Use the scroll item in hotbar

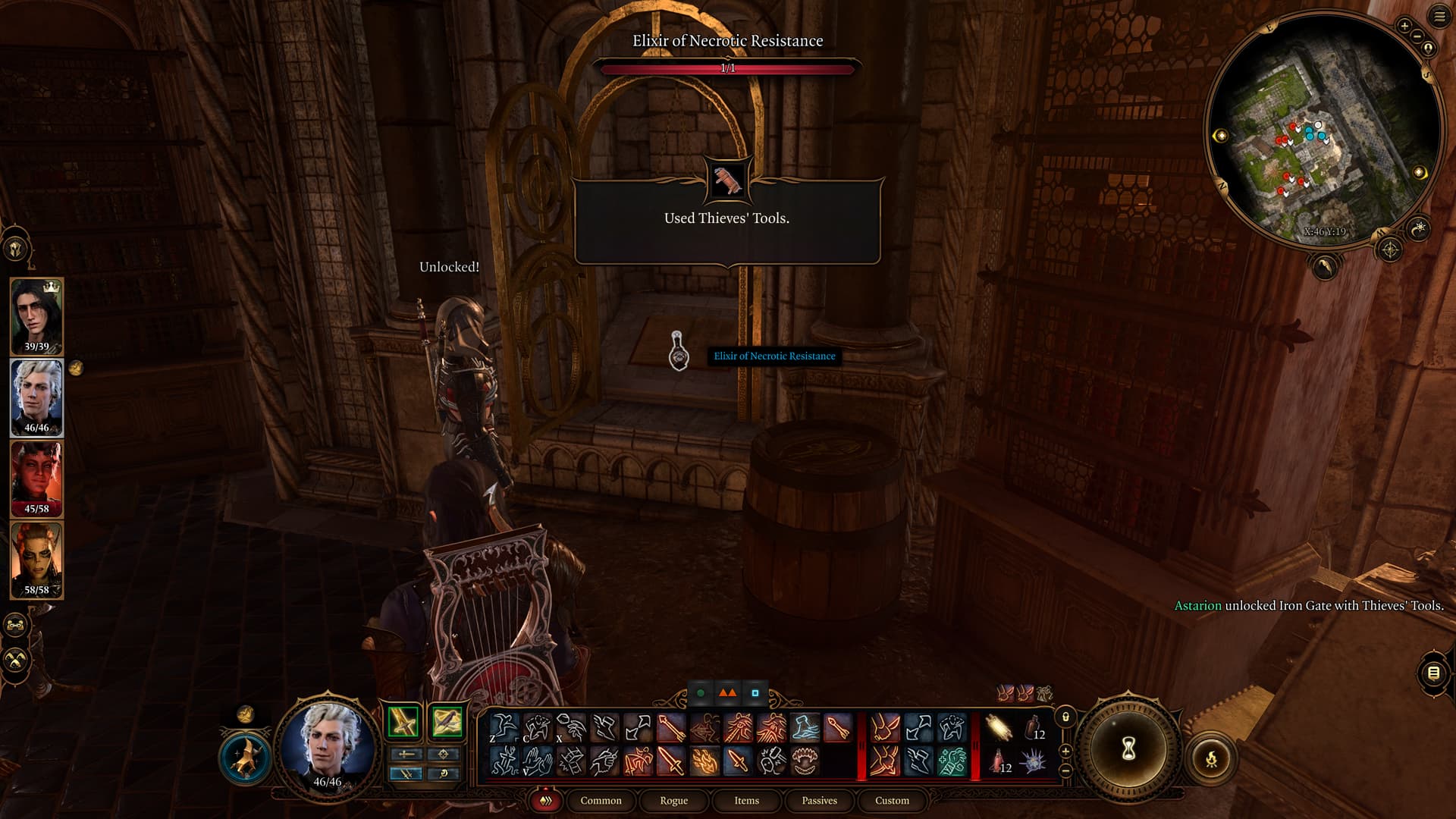click(x=999, y=729)
